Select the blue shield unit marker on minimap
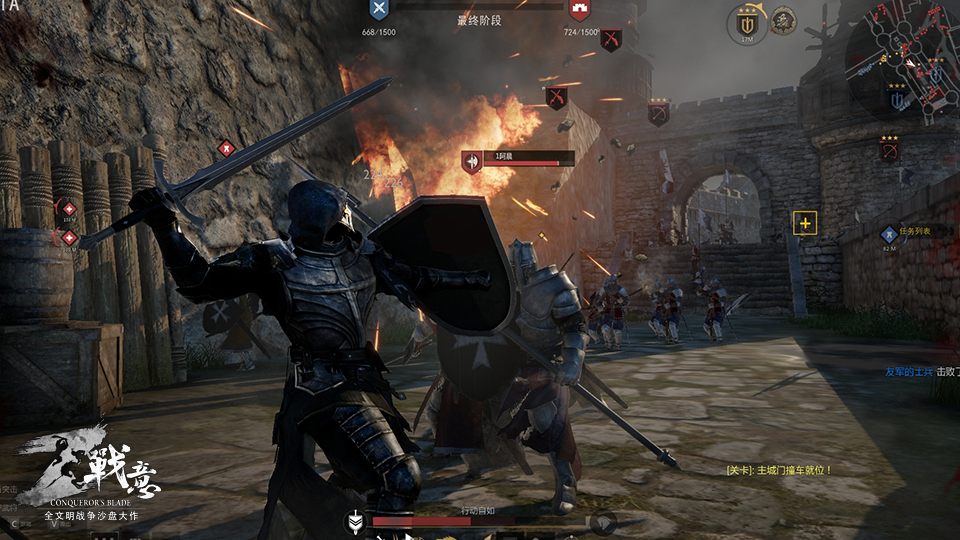This screenshot has height=540, width=960. (898, 99)
